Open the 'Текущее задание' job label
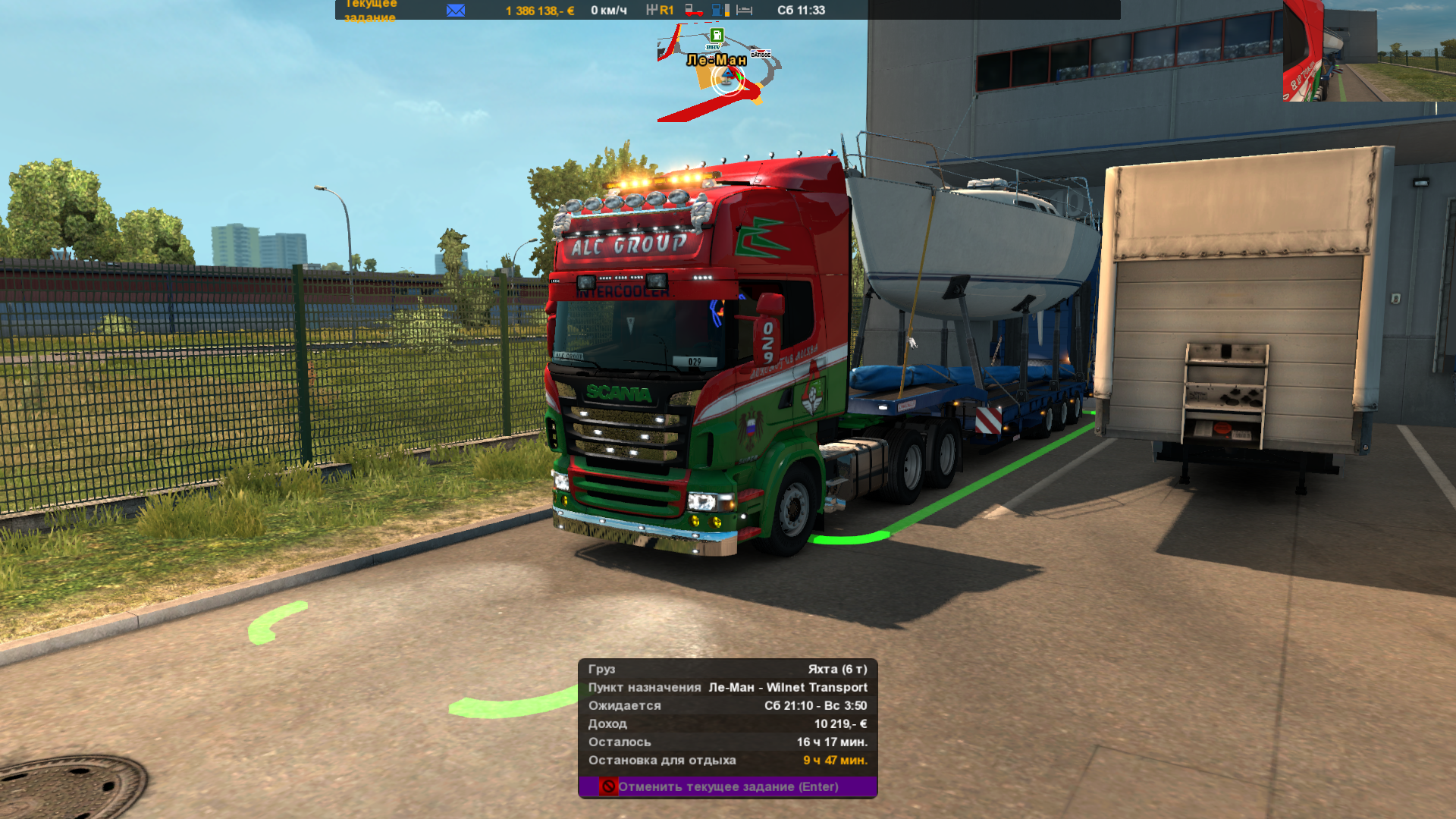The height and width of the screenshot is (819, 1456). [370, 11]
